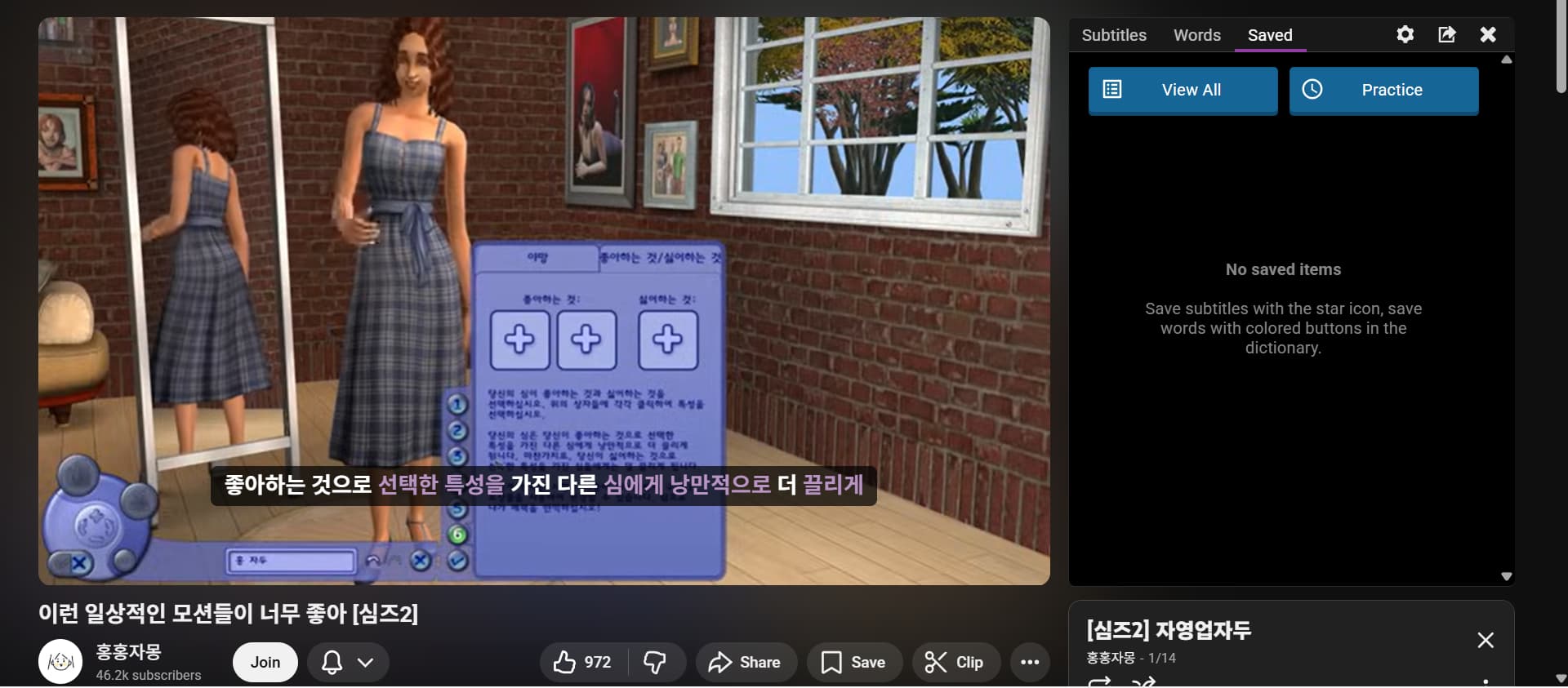Go to Create-a-Sim step 1
1568x688 pixels.
(x=457, y=404)
